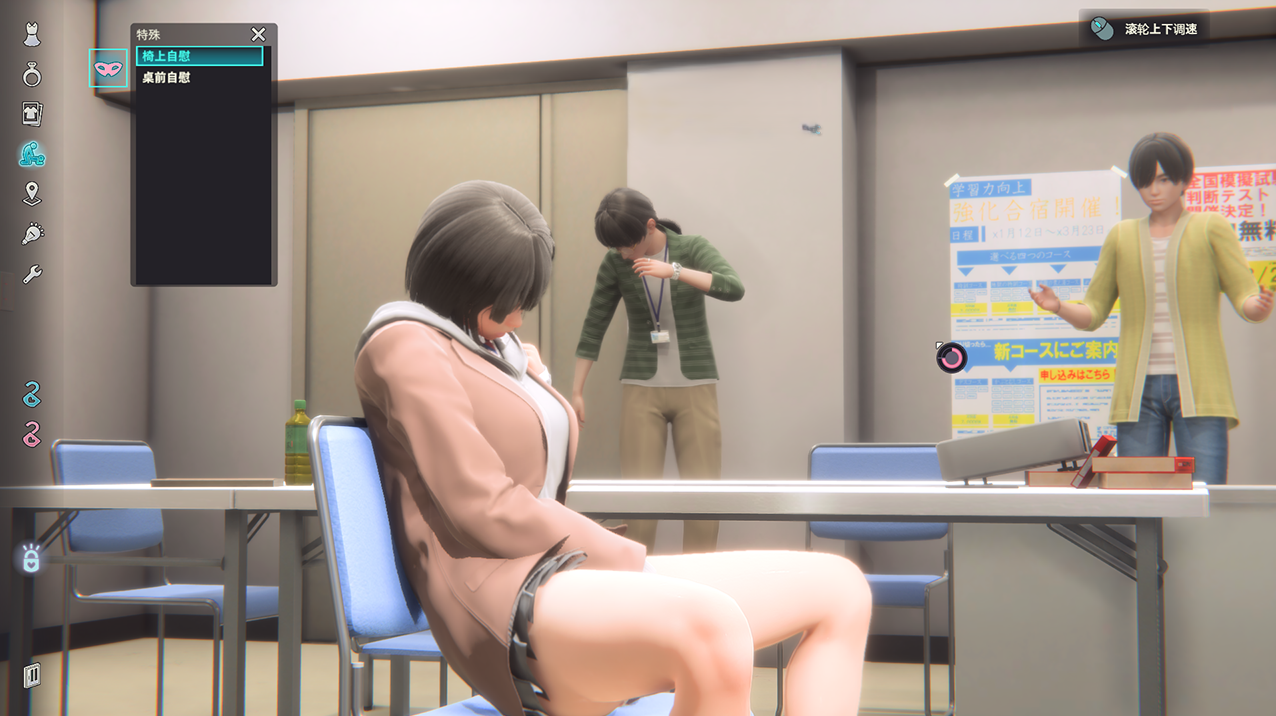Image resolution: width=1276 pixels, height=716 pixels.
Task: Toggle the glowing heart padlock icon
Action: [31, 559]
